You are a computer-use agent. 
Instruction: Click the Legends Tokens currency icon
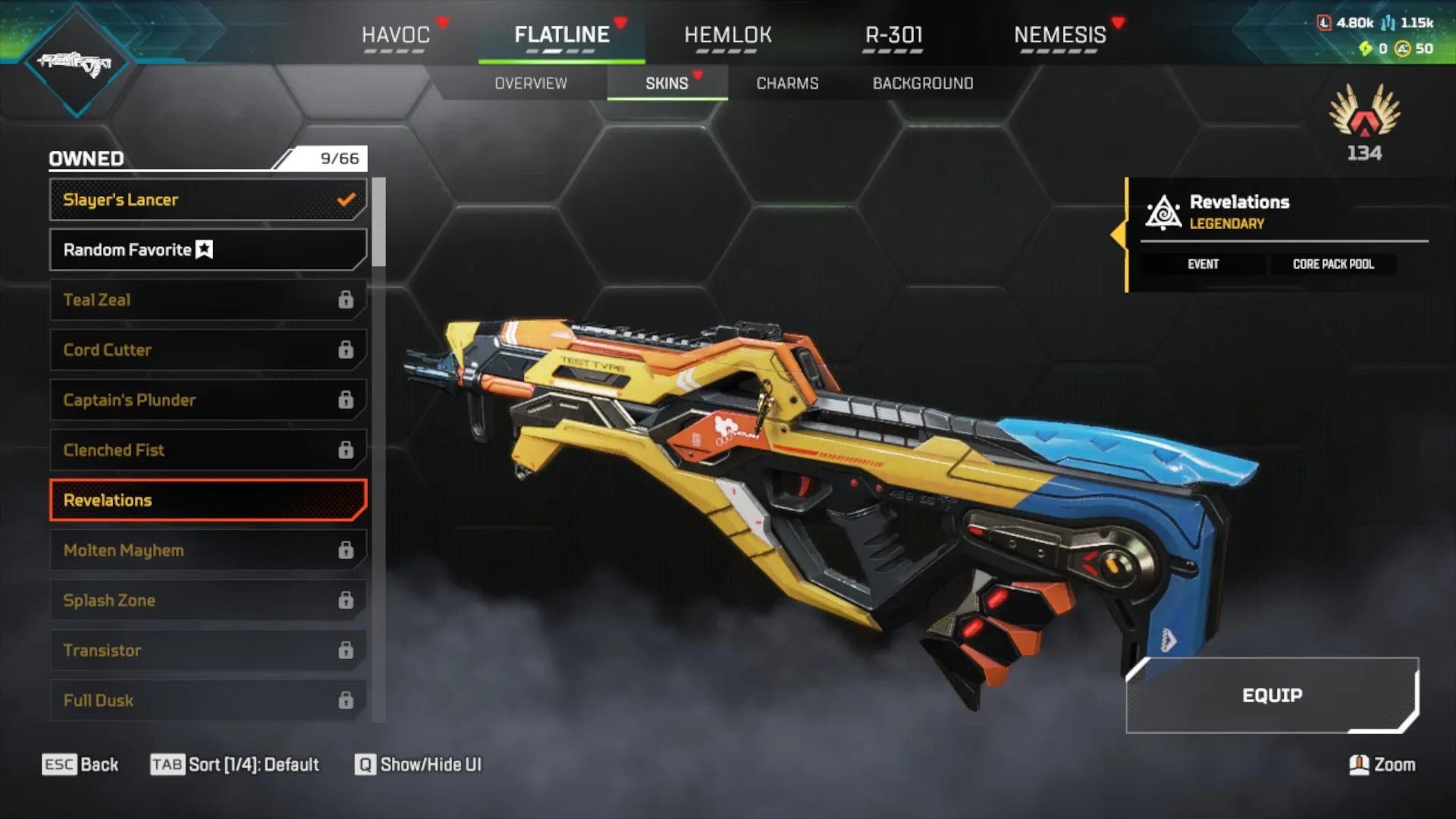click(1325, 23)
